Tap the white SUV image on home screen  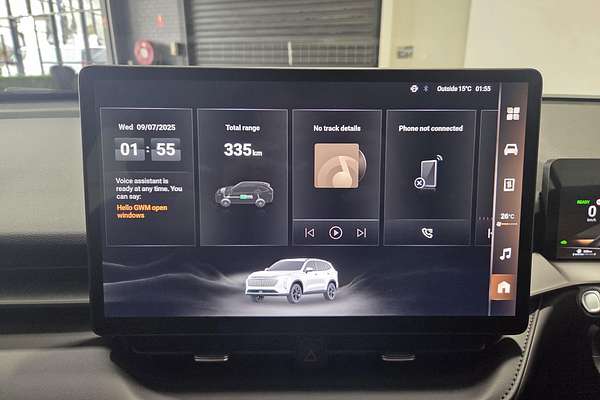[291, 279]
